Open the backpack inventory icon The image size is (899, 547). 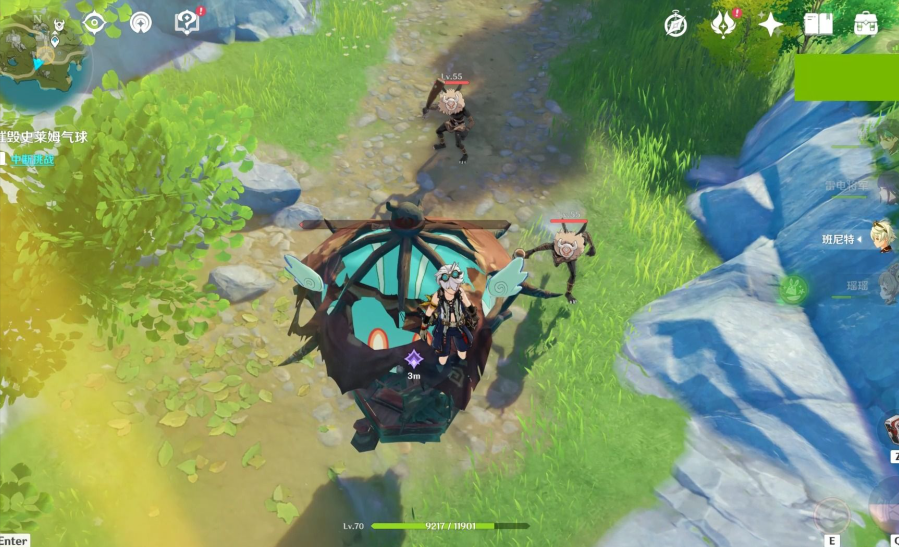[865, 25]
